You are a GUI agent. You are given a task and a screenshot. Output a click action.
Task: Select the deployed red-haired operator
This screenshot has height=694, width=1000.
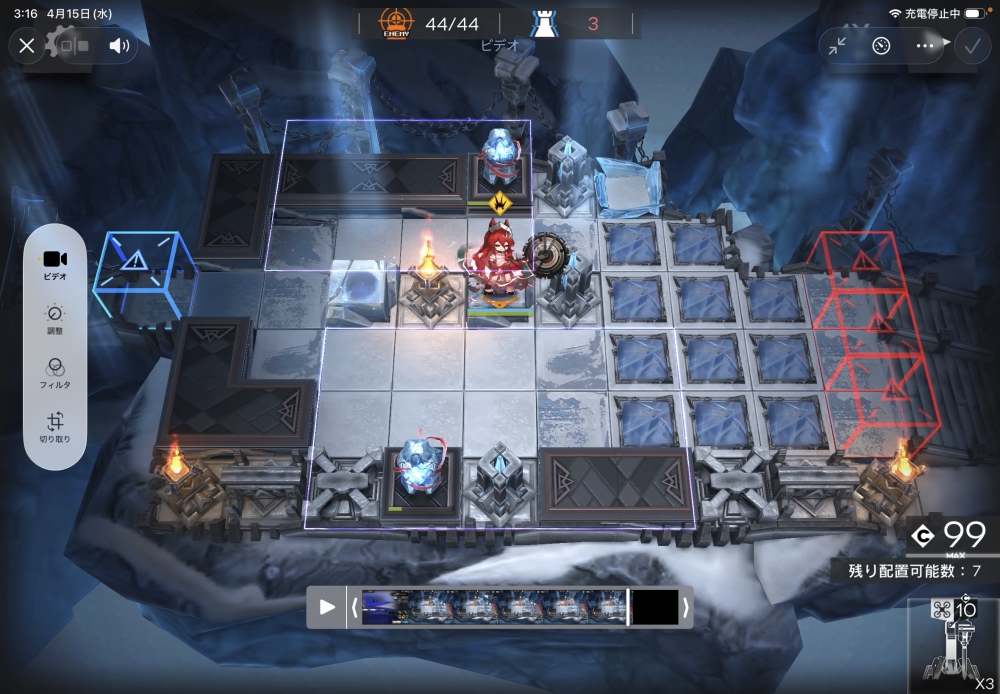[x=497, y=265]
